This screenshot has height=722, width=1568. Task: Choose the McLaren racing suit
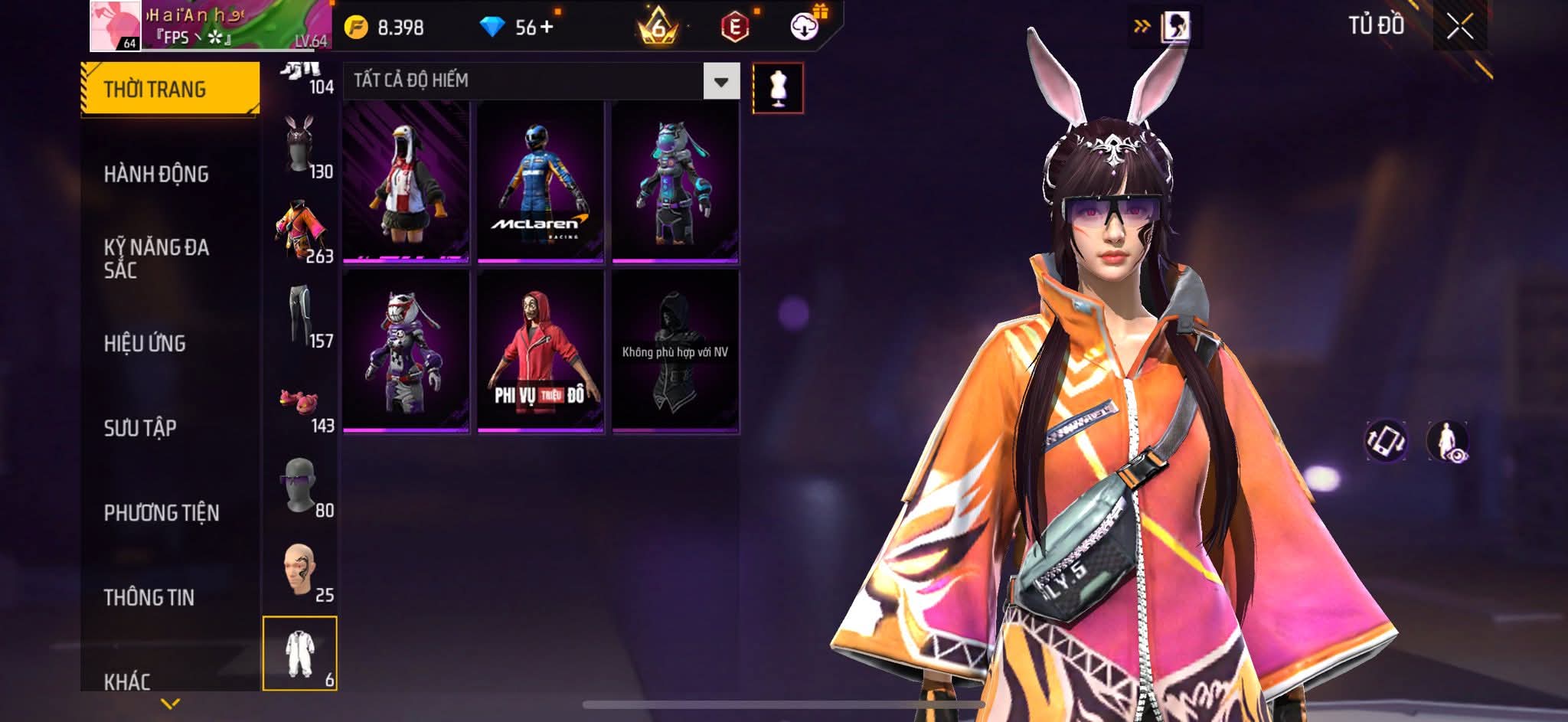click(x=541, y=182)
